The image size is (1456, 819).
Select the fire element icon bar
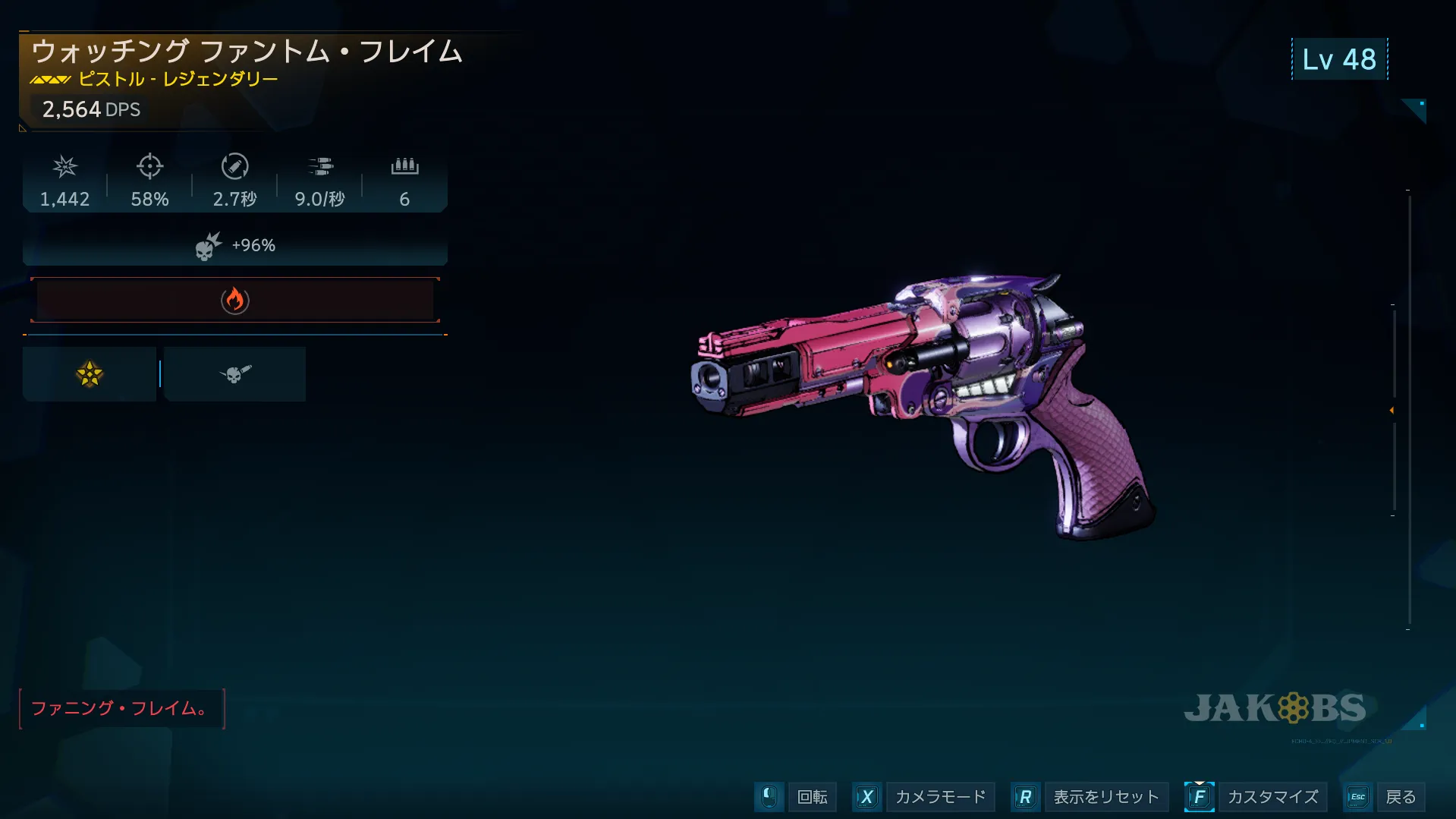(235, 301)
